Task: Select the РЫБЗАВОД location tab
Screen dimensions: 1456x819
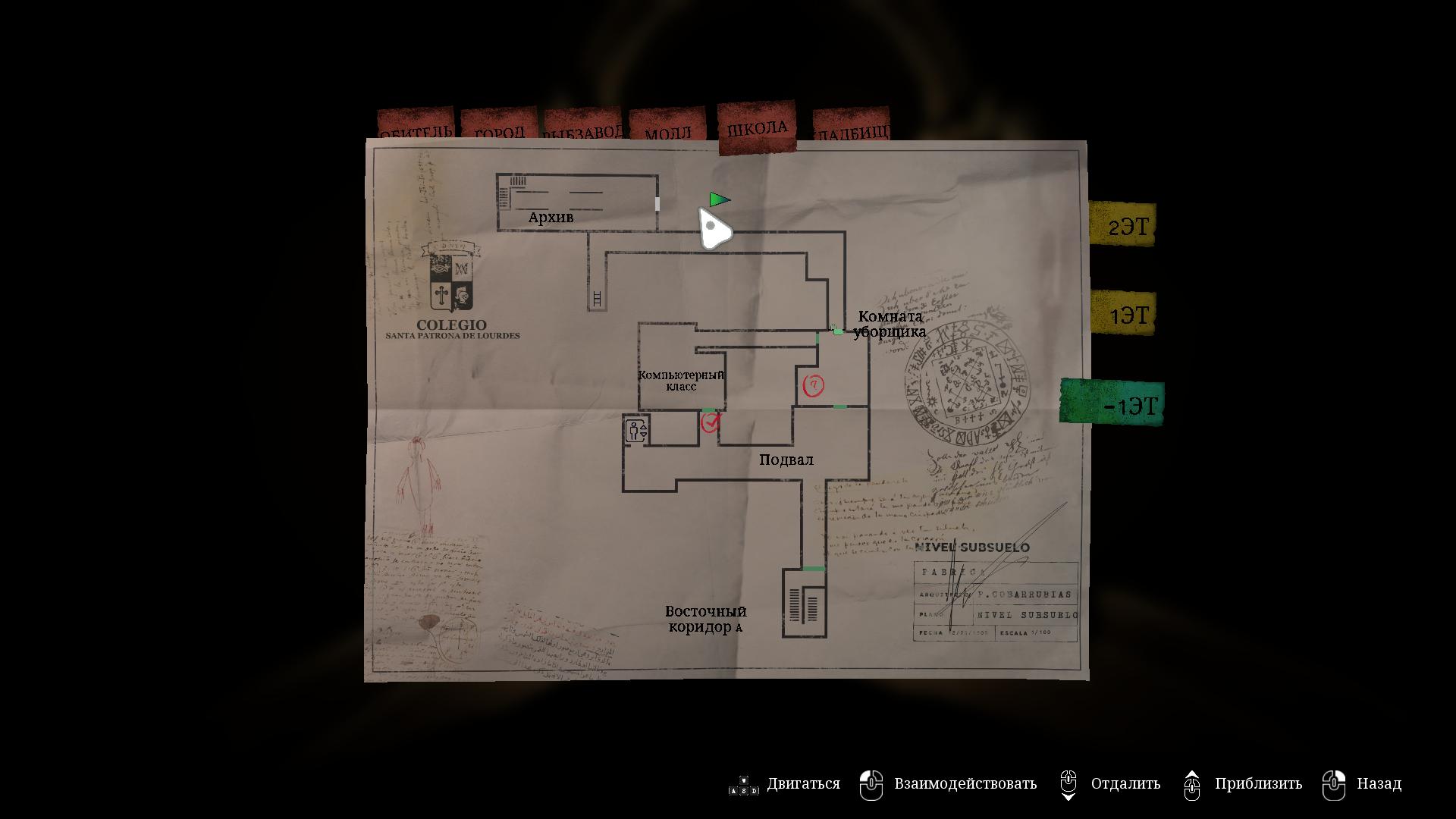Action: [582, 127]
